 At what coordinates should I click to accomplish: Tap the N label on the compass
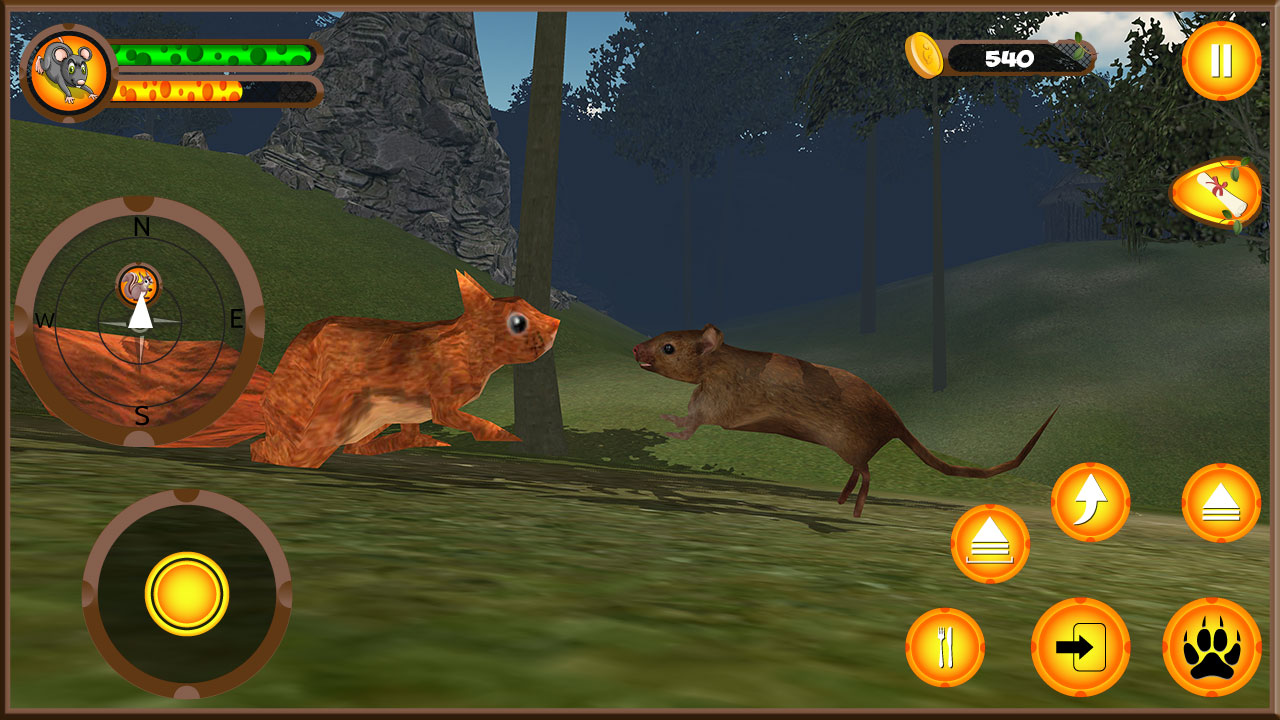pyautogui.click(x=140, y=226)
